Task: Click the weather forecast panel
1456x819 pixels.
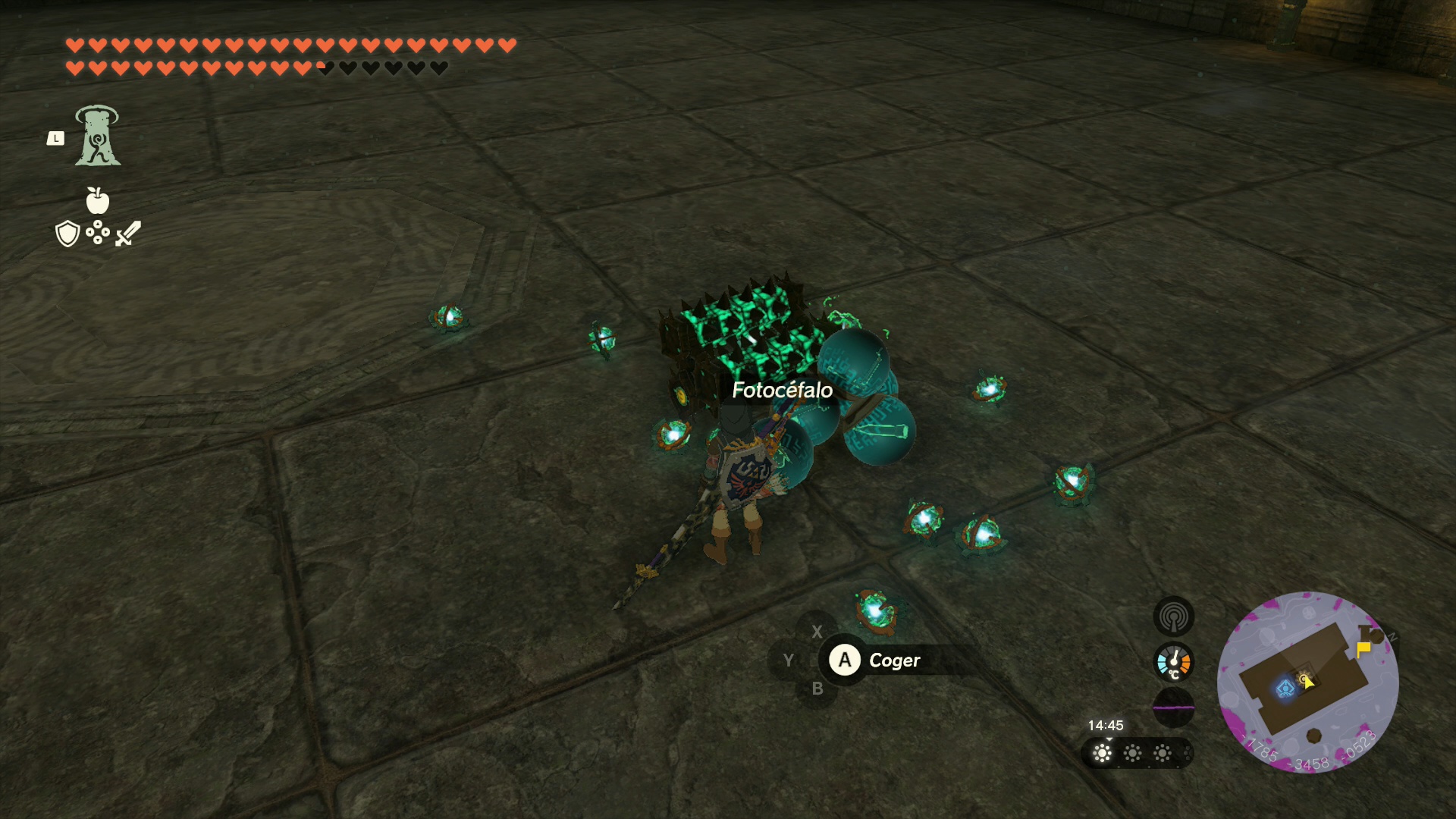Action: pos(1136,753)
